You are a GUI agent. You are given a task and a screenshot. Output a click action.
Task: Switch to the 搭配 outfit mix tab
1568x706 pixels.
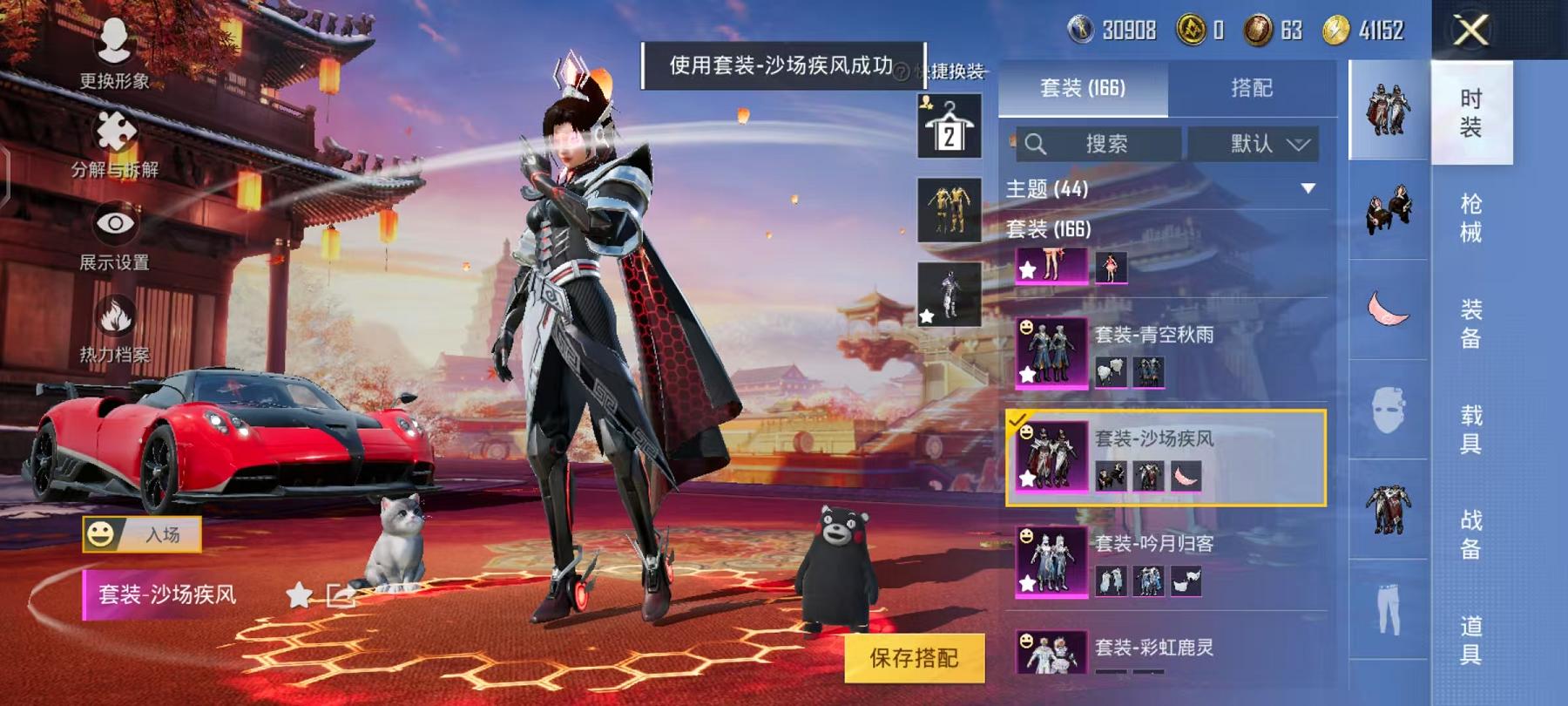pos(1252,85)
